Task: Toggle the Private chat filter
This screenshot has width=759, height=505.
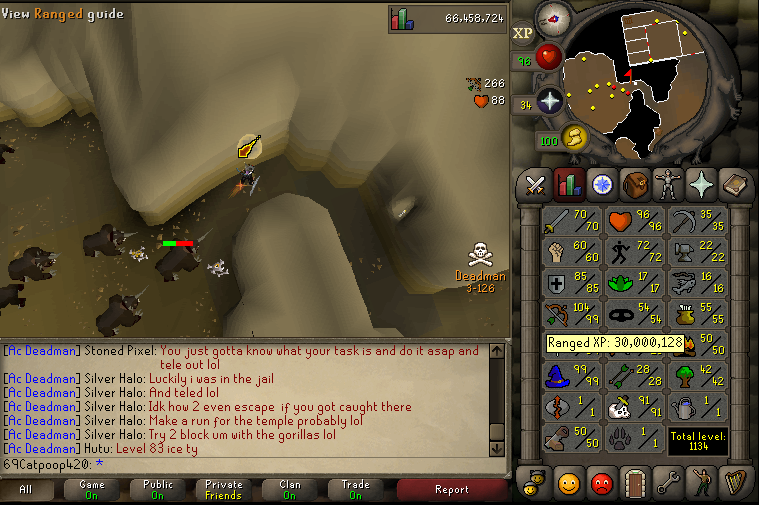Action: tap(223, 490)
